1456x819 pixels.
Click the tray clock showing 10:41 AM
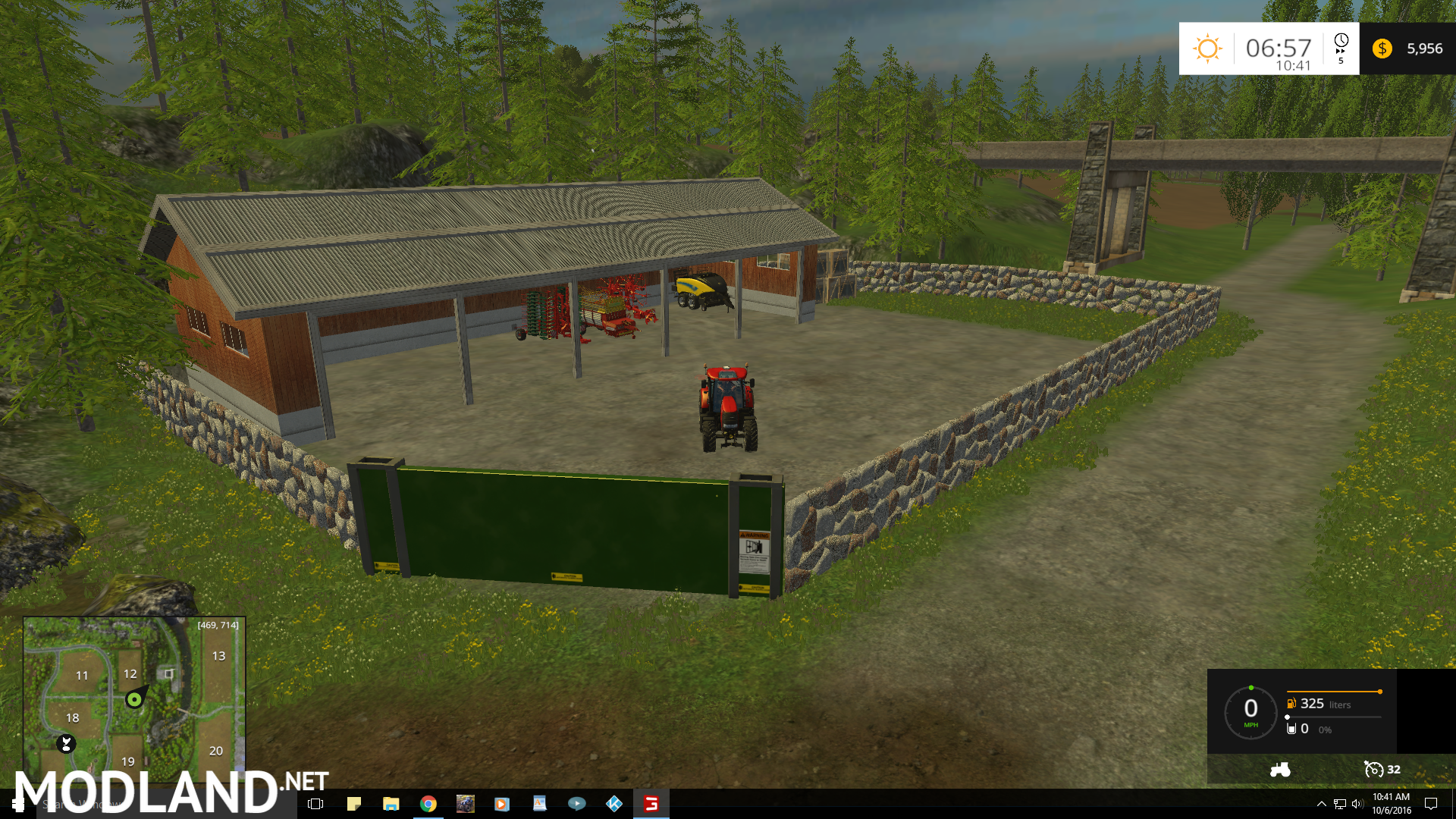click(x=1392, y=804)
